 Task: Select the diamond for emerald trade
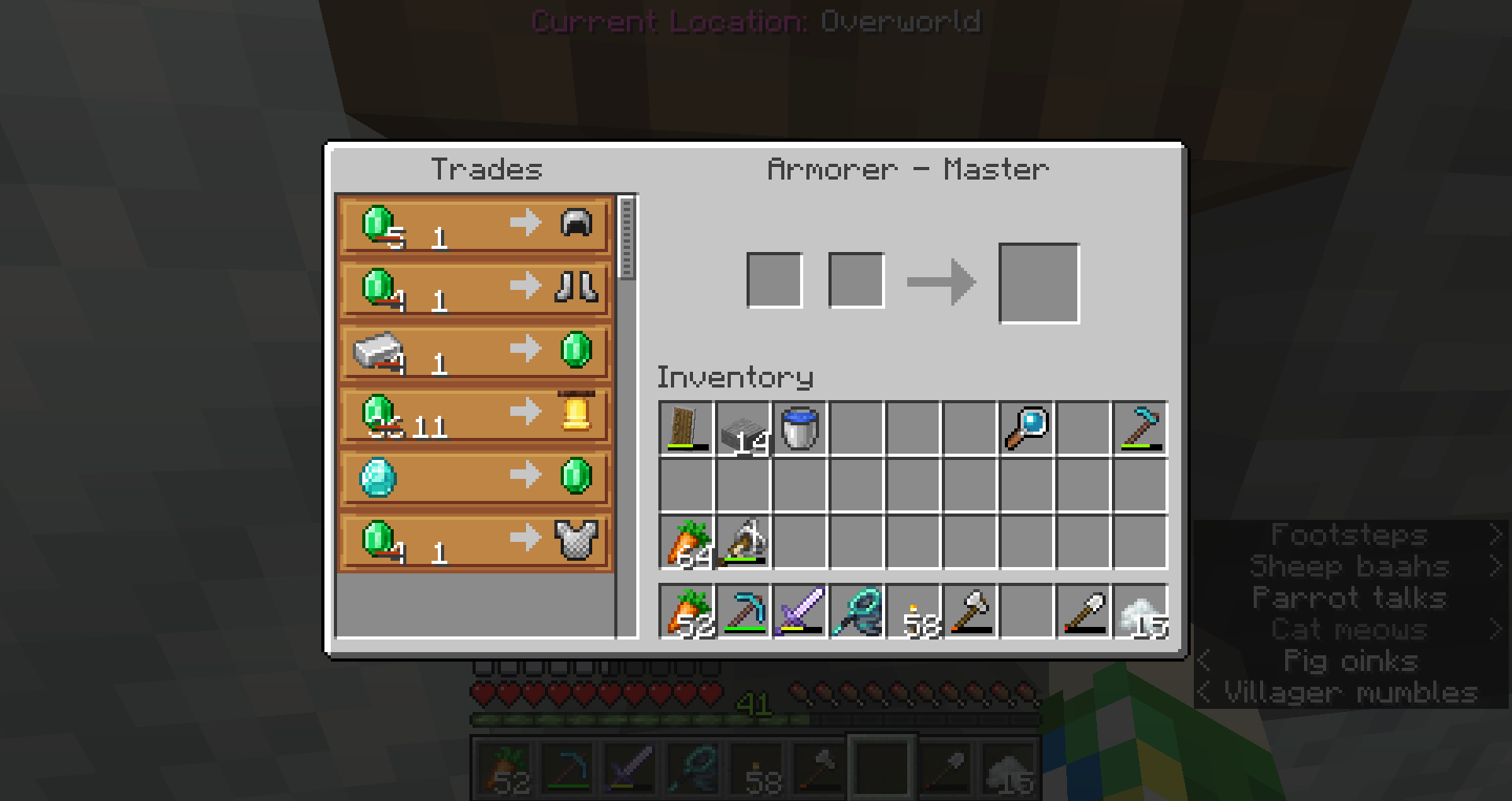coord(475,477)
